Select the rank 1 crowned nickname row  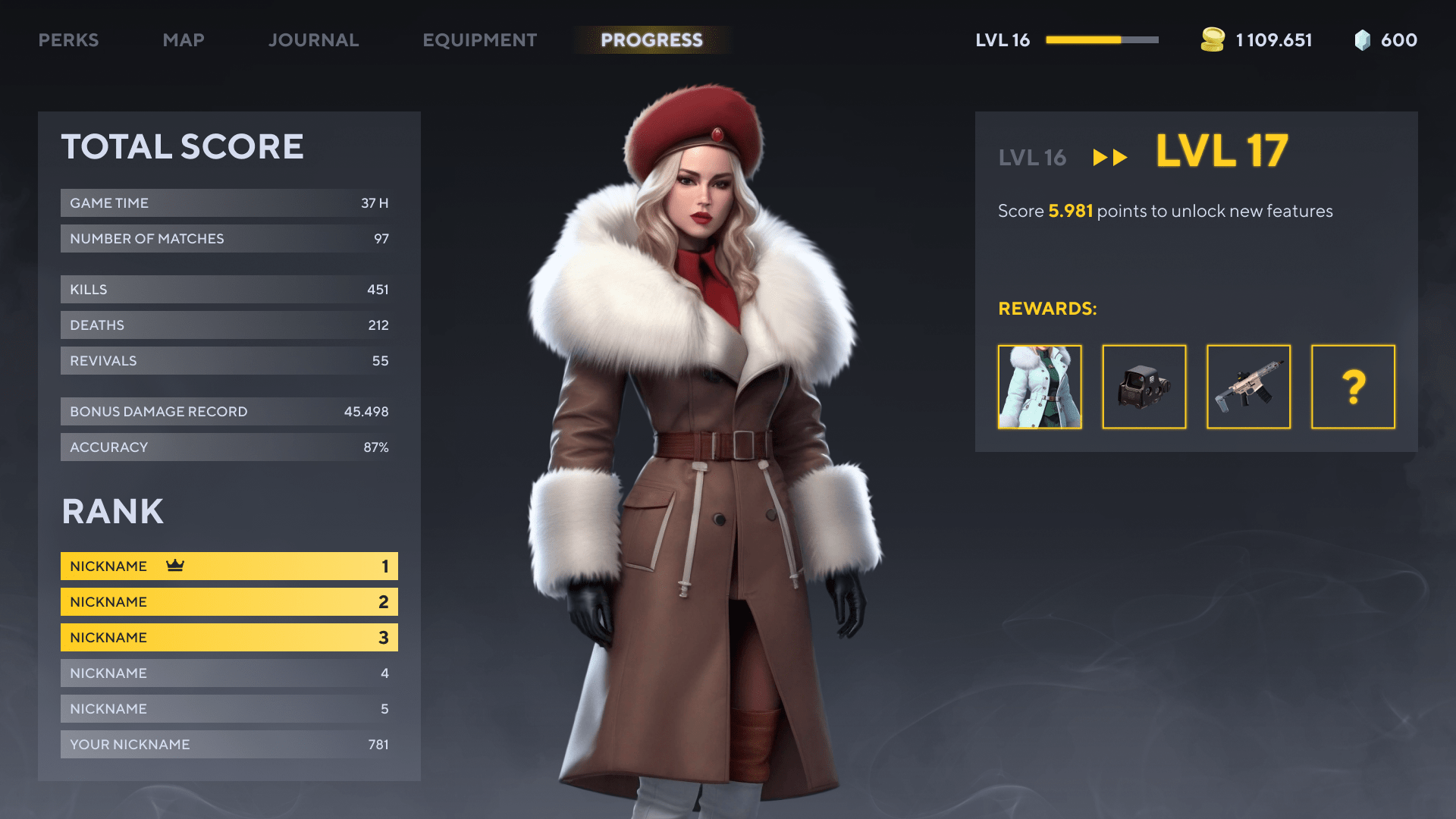point(229,566)
